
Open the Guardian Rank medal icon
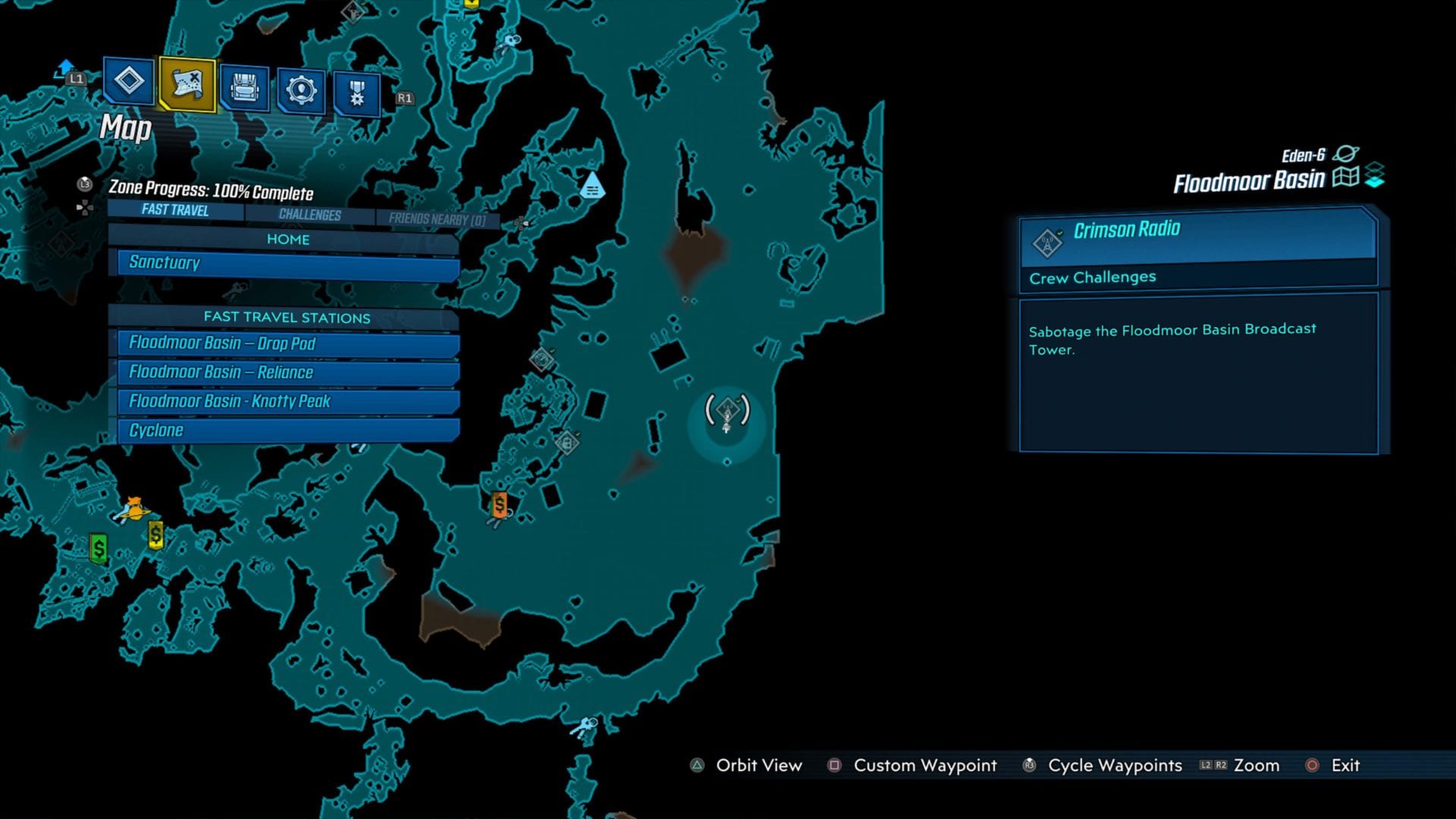[x=356, y=86]
